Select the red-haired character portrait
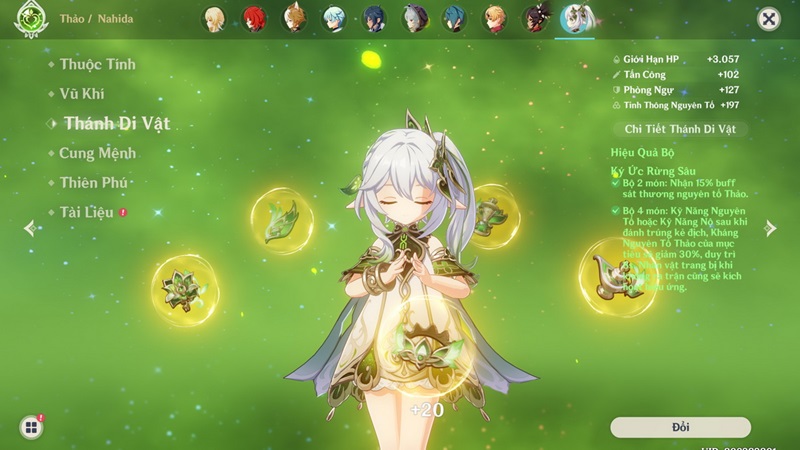Image resolution: width=800 pixels, height=450 pixels. (254, 19)
